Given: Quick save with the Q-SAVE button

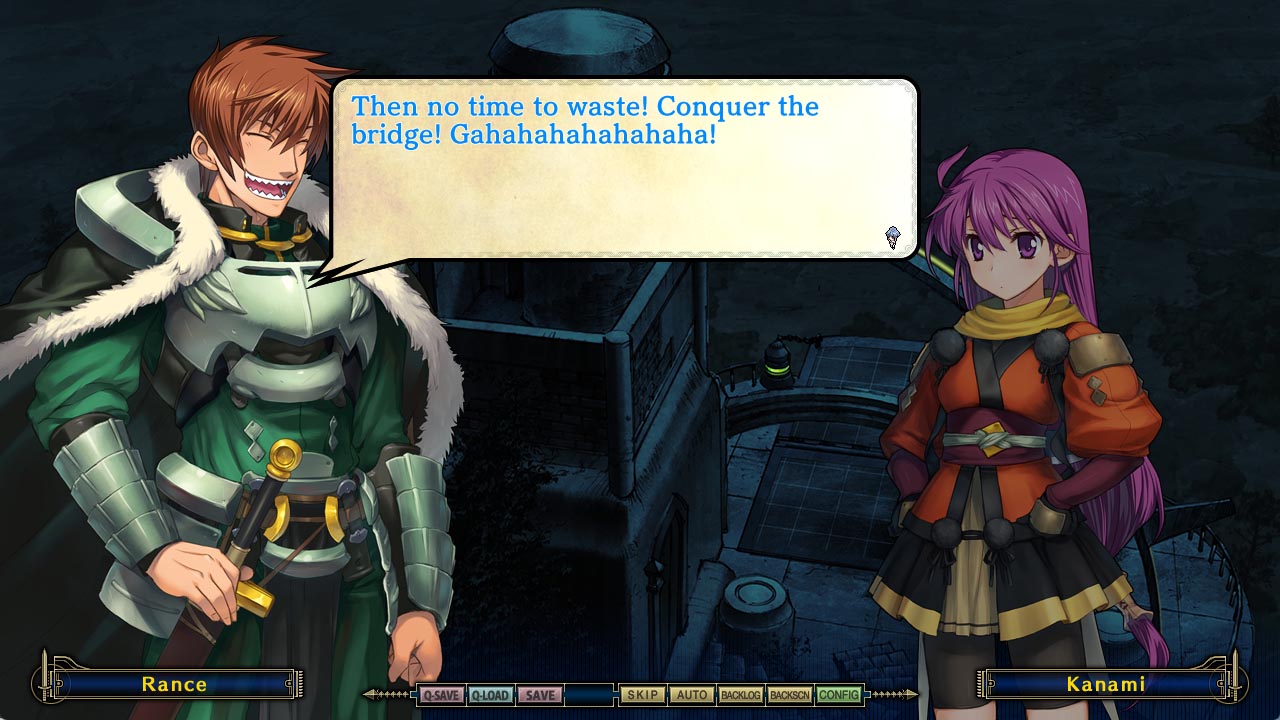Looking at the screenshot, I should (x=441, y=695).
